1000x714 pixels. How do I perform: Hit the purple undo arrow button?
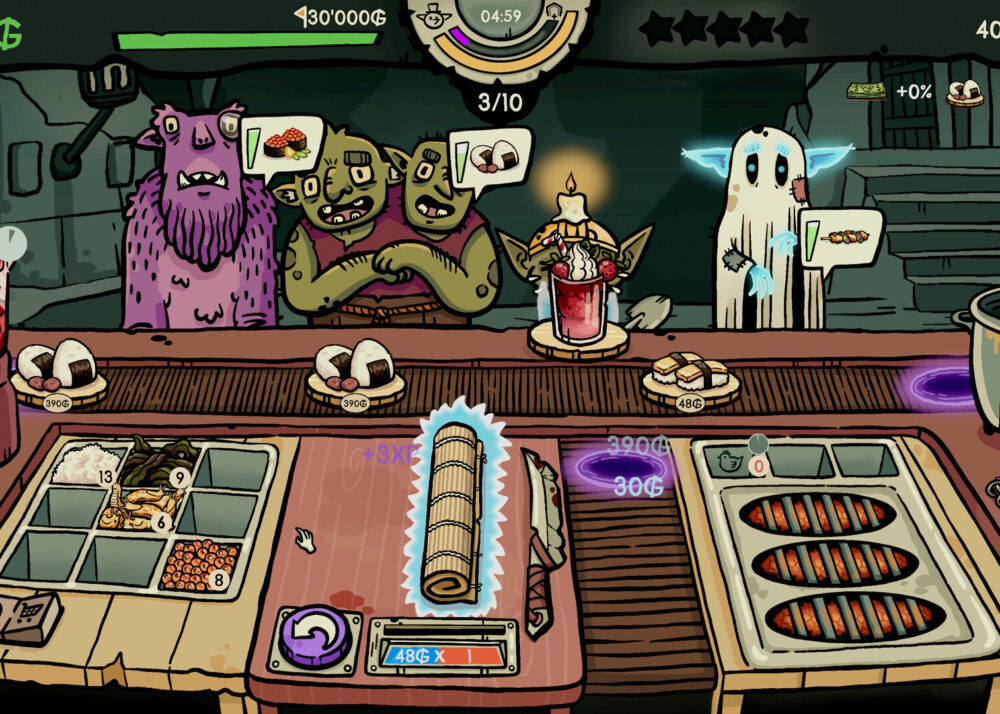click(x=314, y=636)
